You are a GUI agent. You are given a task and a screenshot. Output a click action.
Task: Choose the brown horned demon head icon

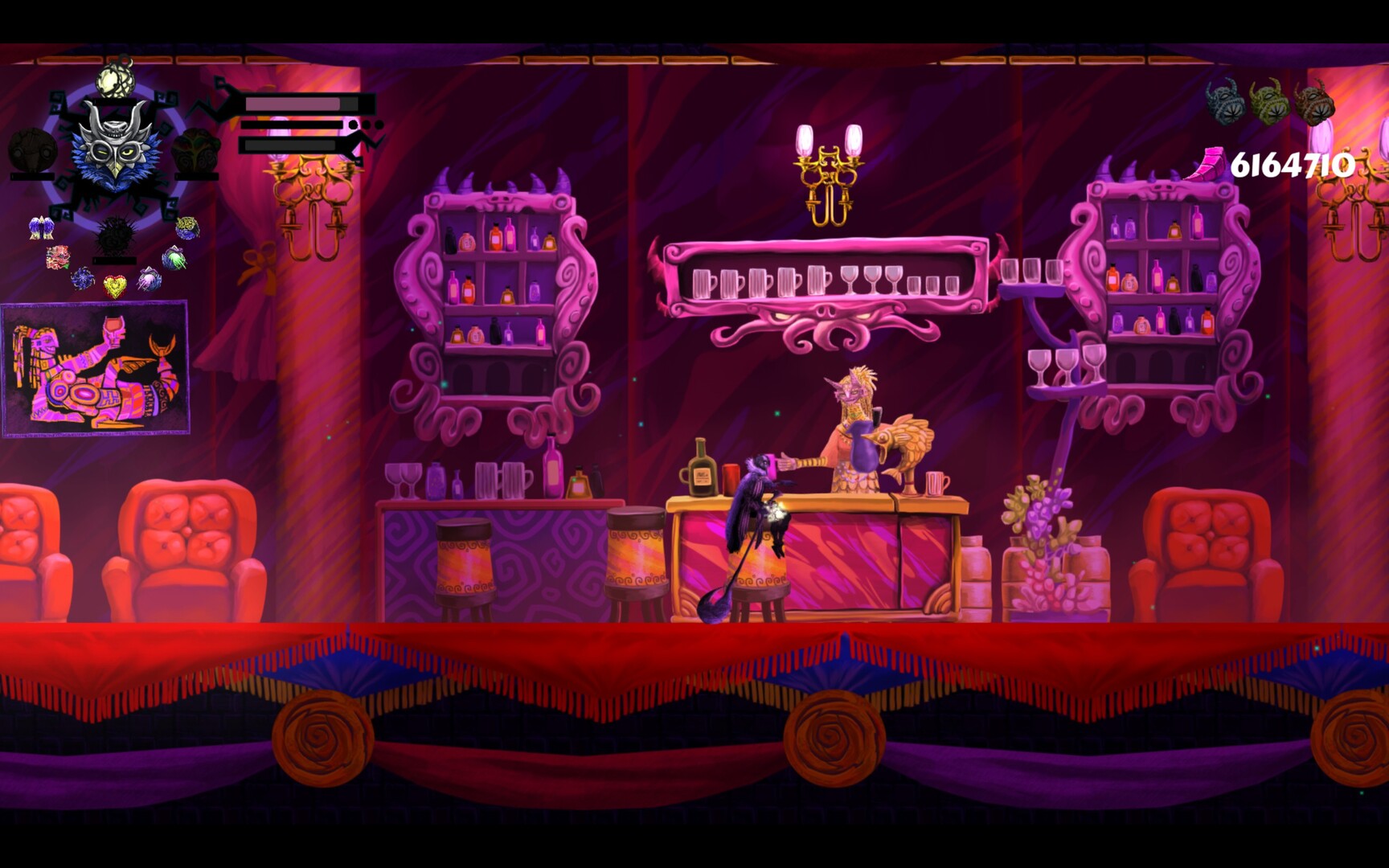coord(1314,102)
